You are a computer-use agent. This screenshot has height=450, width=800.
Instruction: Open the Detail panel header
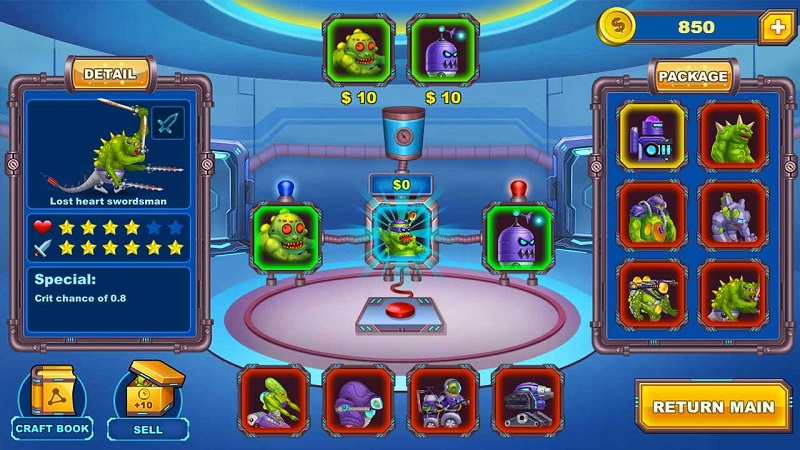109,74
